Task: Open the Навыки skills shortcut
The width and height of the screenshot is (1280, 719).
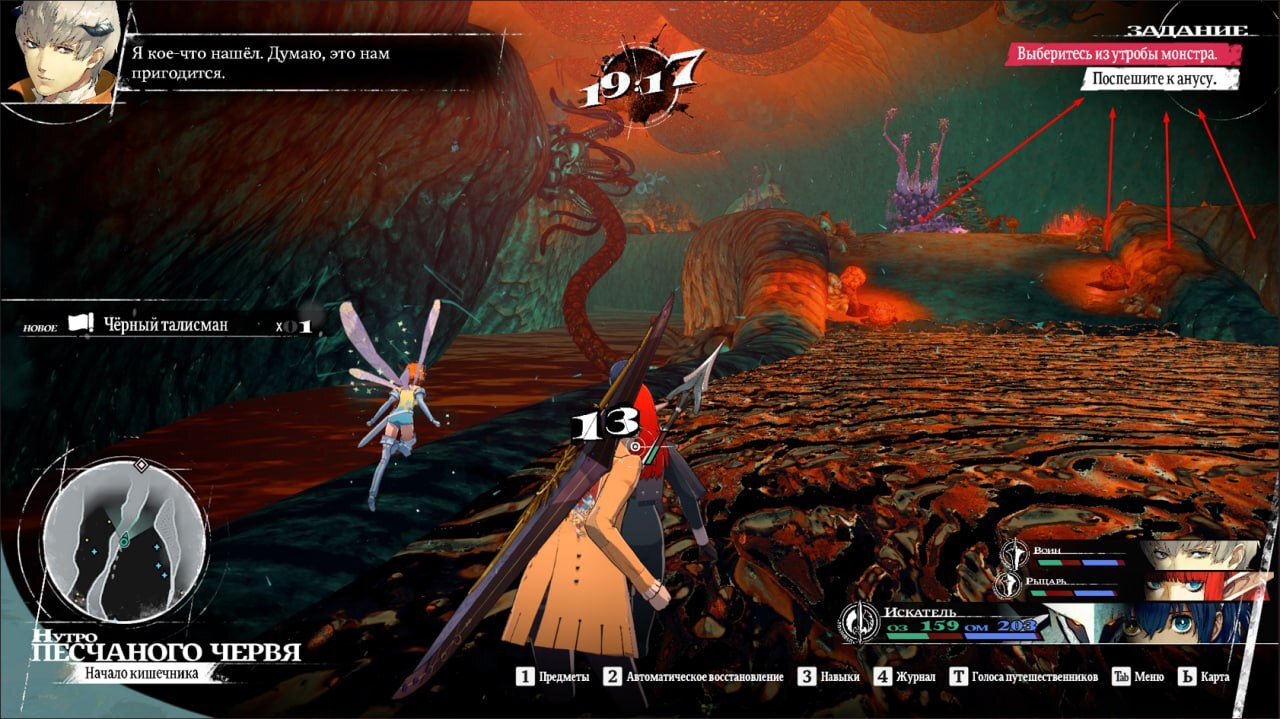Action: point(829,677)
